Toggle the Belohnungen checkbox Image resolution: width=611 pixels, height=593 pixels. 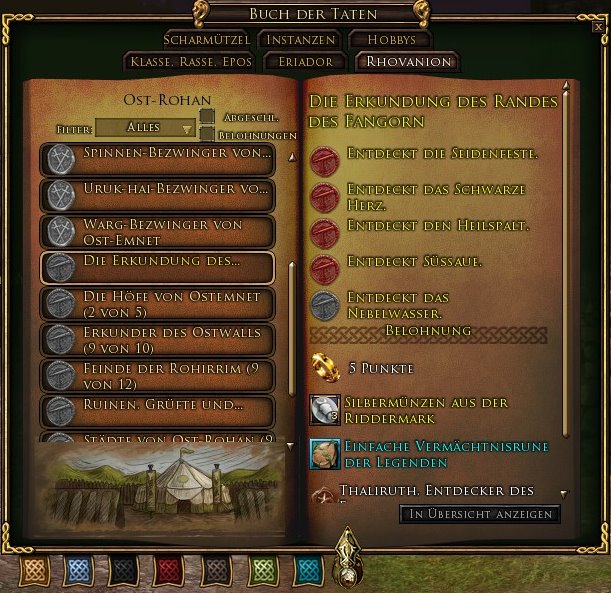(x=207, y=134)
